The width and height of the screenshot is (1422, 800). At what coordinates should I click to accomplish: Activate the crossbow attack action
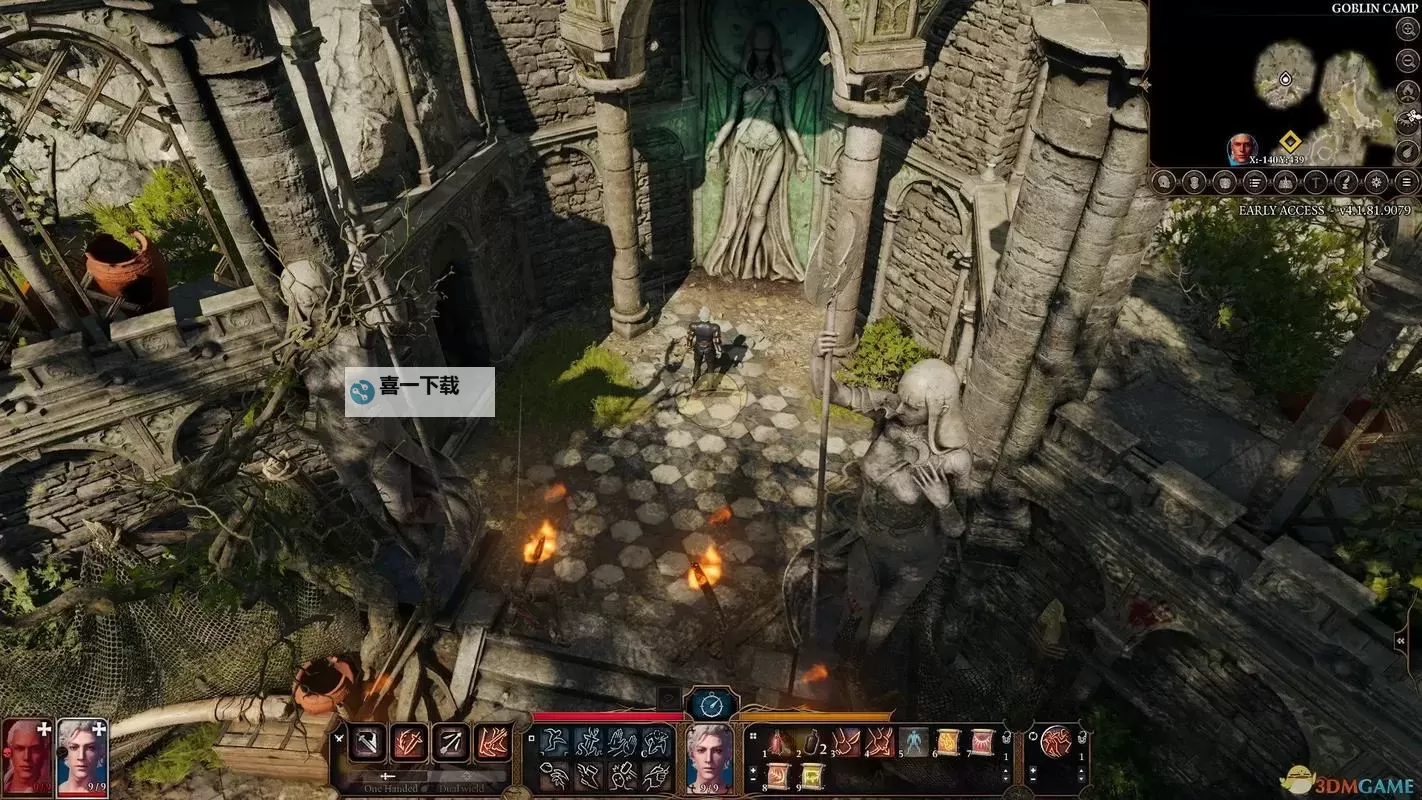450,743
